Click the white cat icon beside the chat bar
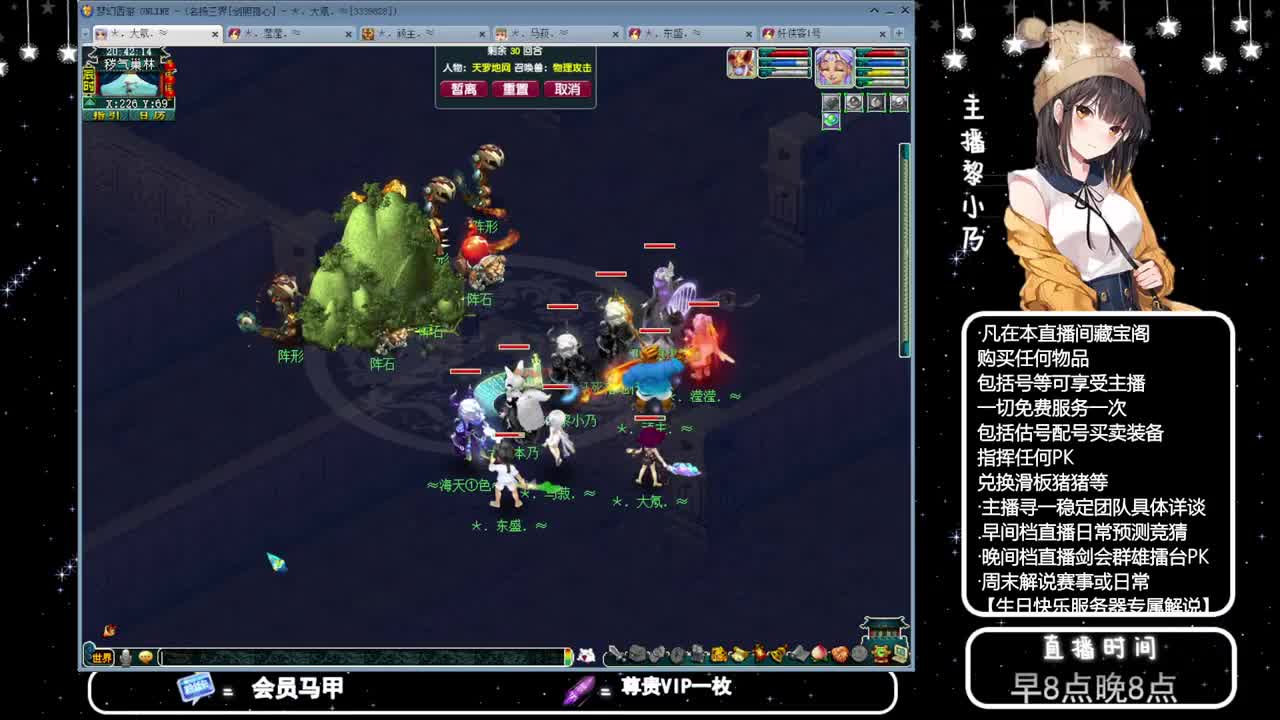1280x720 pixels. point(586,653)
